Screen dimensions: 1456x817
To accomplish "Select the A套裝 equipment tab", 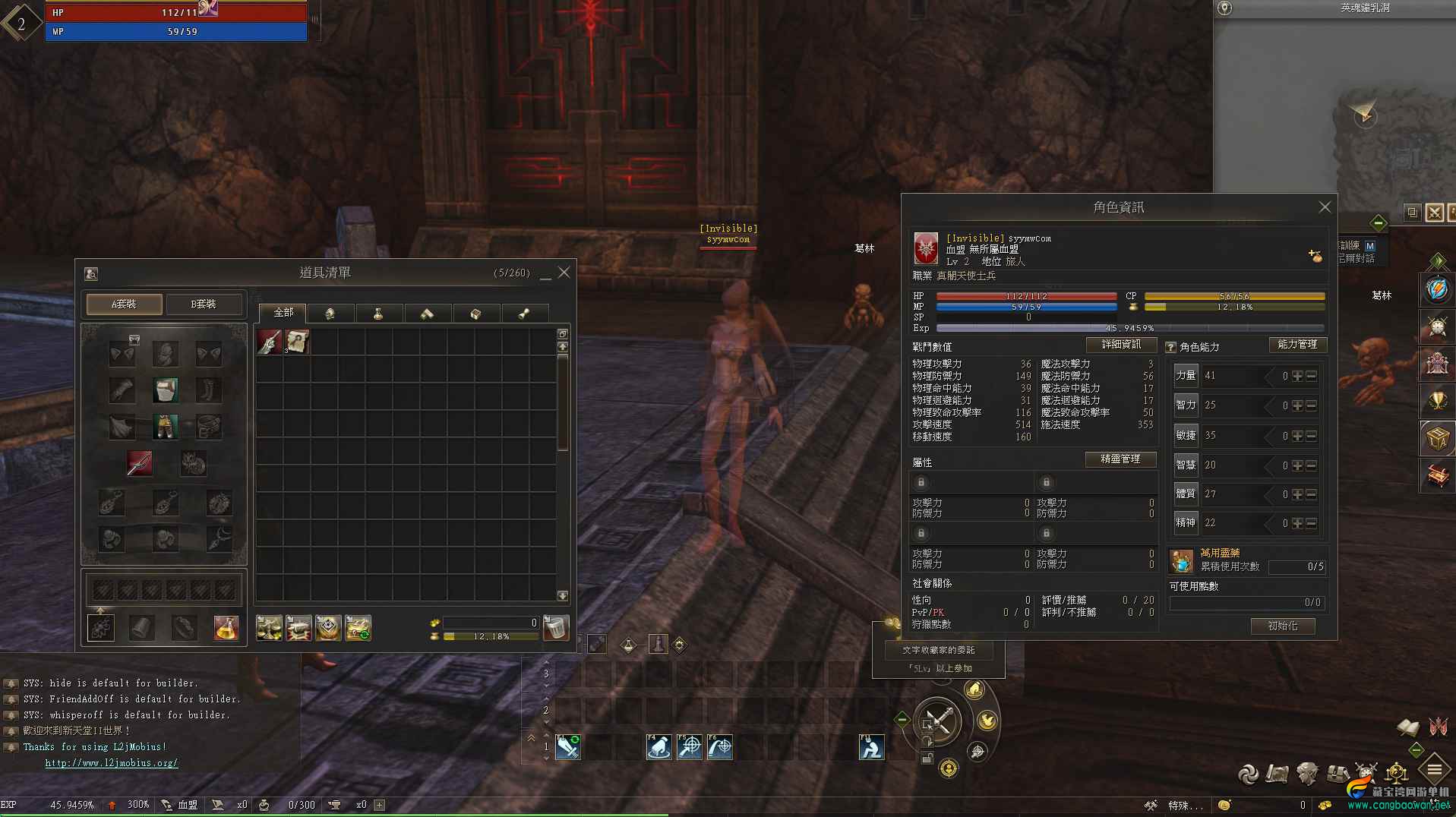I will click(x=123, y=303).
